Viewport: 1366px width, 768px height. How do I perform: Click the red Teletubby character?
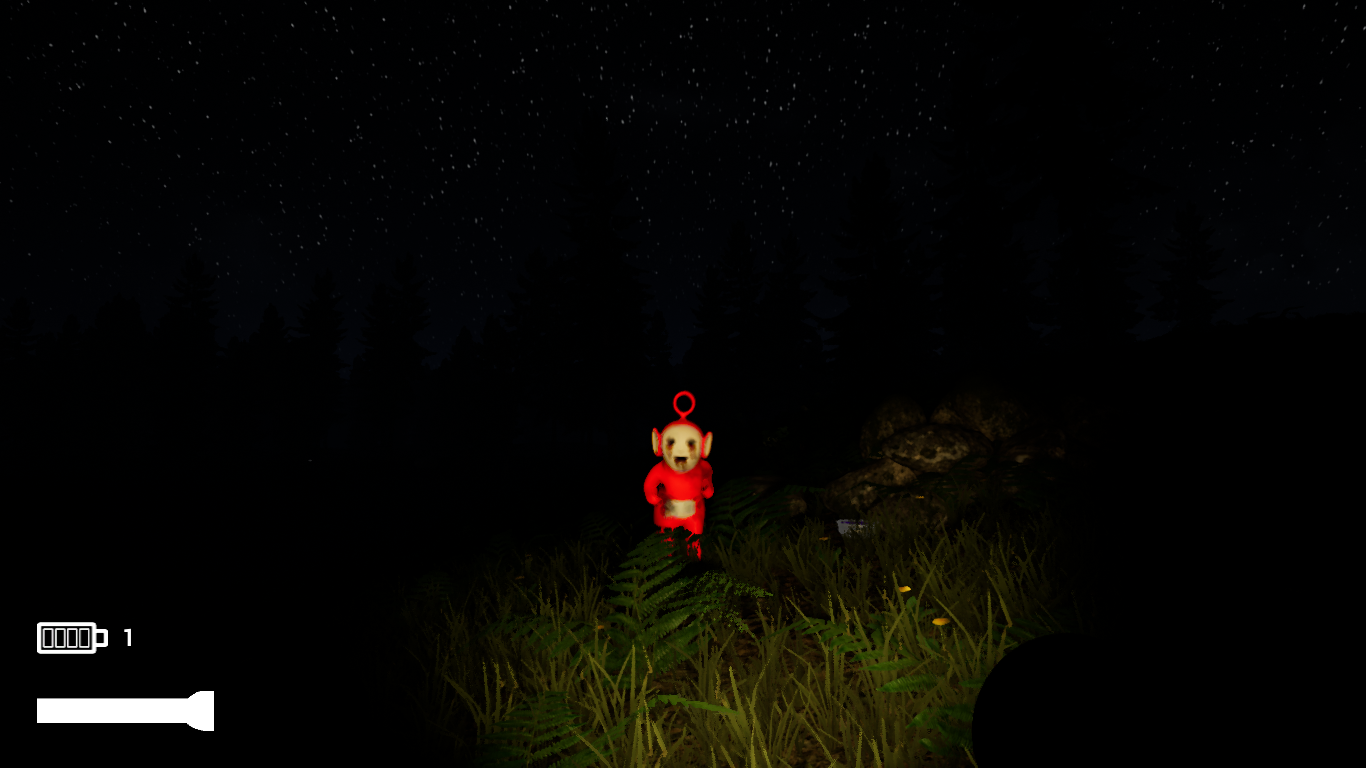(682, 480)
